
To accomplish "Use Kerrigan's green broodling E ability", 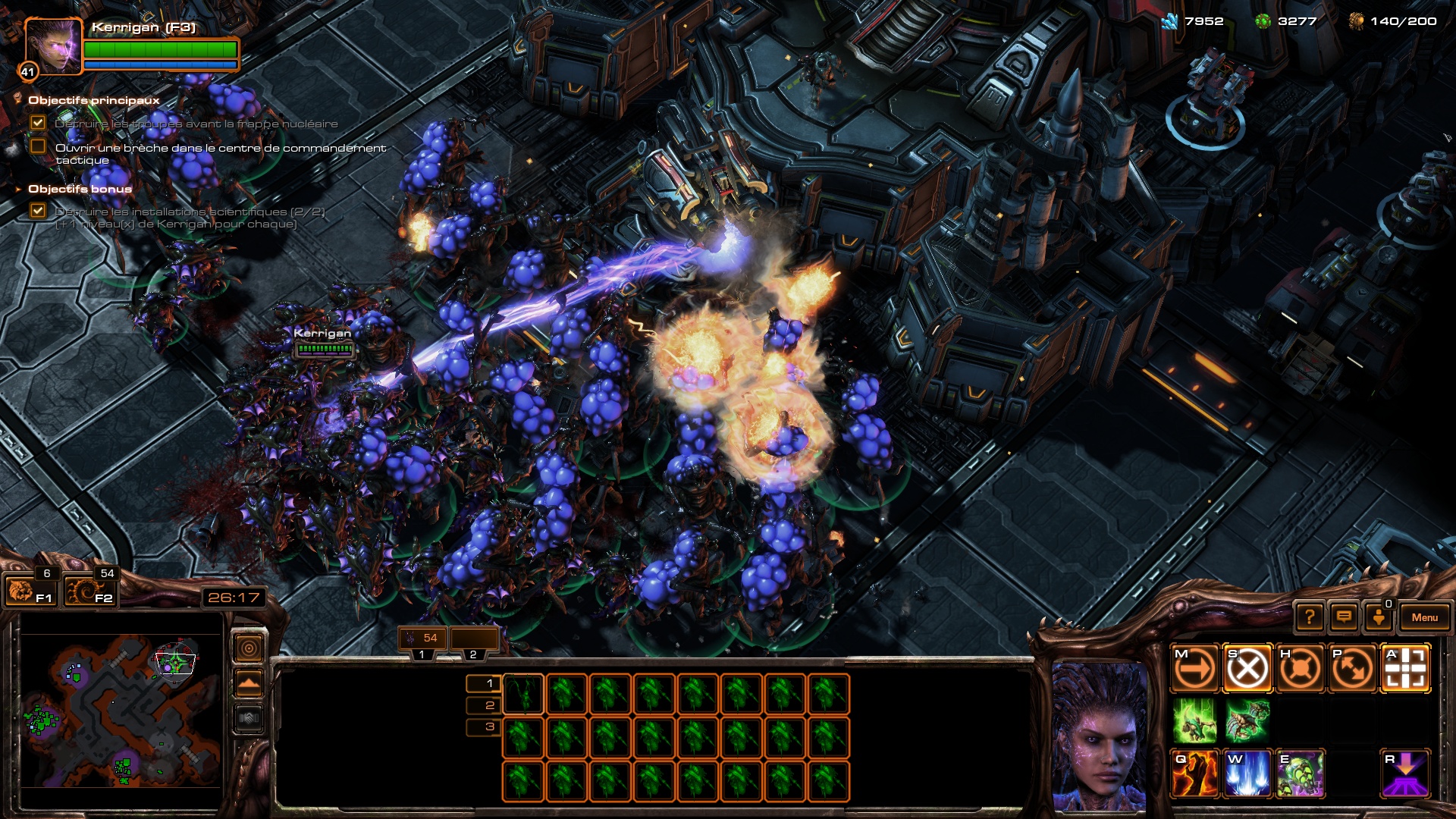I will [x=1300, y=774].
